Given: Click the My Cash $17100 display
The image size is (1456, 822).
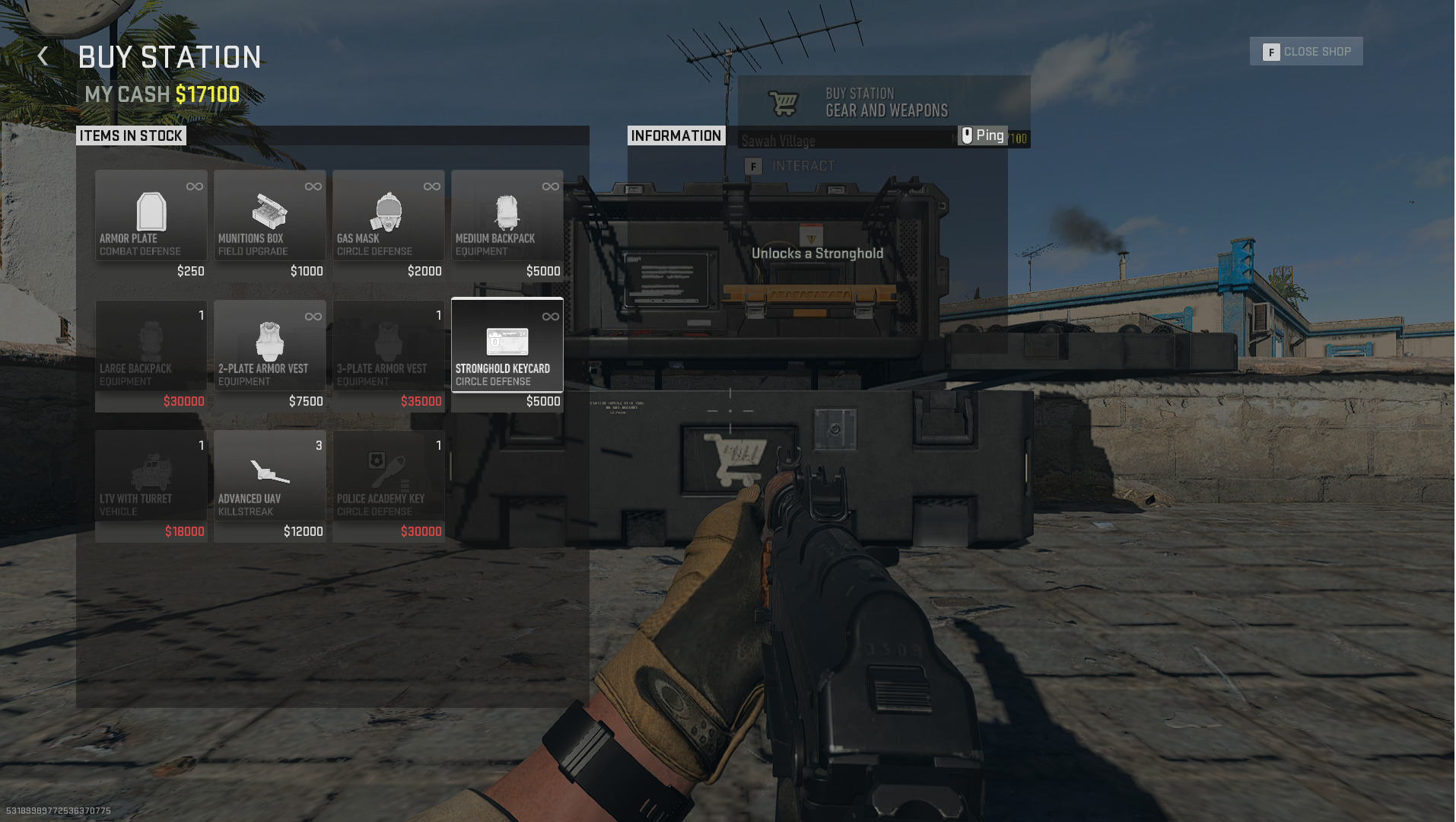Looking at the screenshot, I should click(161, 94).
